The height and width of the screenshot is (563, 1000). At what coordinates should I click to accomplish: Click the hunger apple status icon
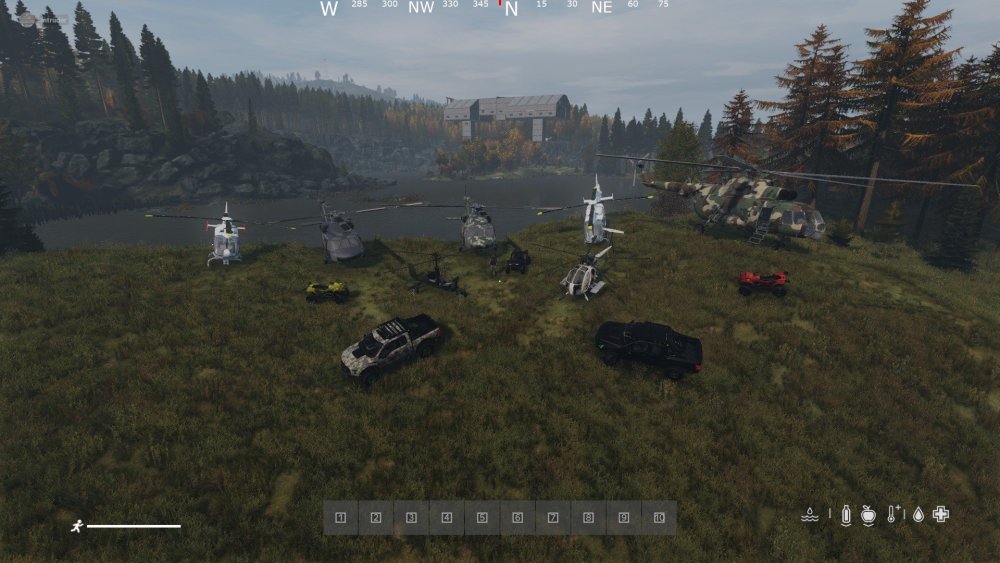coord(868,515)
